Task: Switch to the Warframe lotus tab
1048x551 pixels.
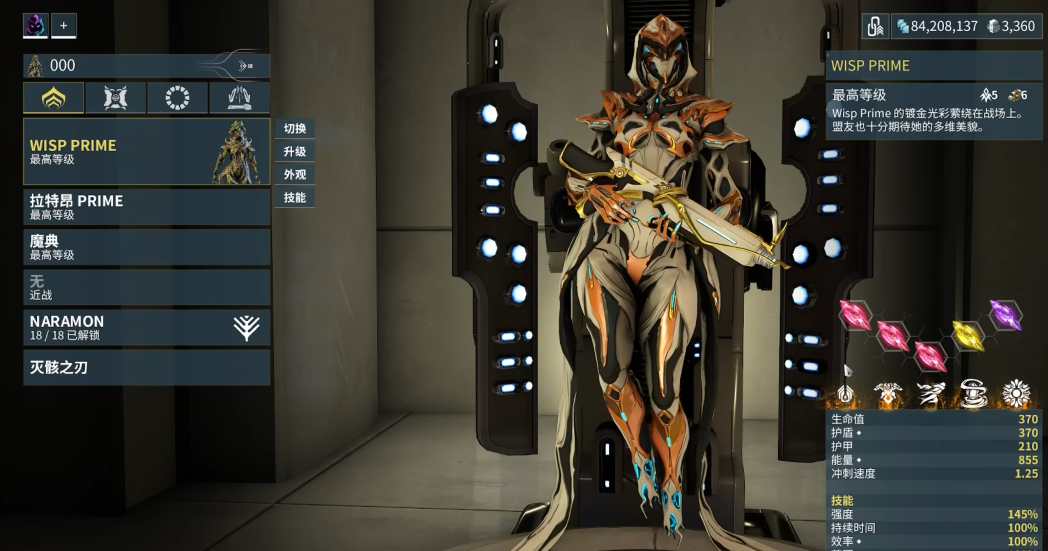Action: point(54,98)
